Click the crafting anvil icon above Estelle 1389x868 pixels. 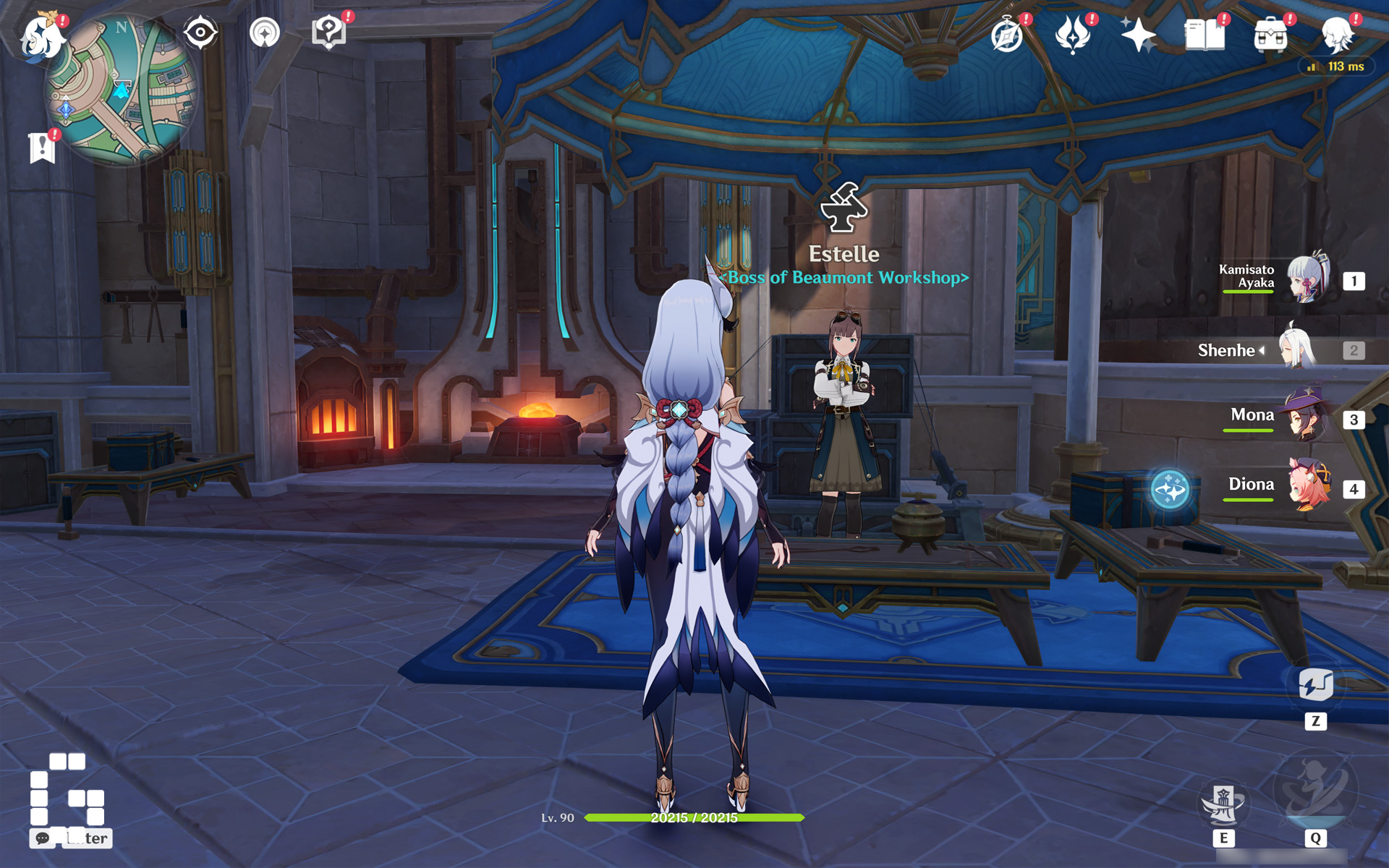(844, 208)
